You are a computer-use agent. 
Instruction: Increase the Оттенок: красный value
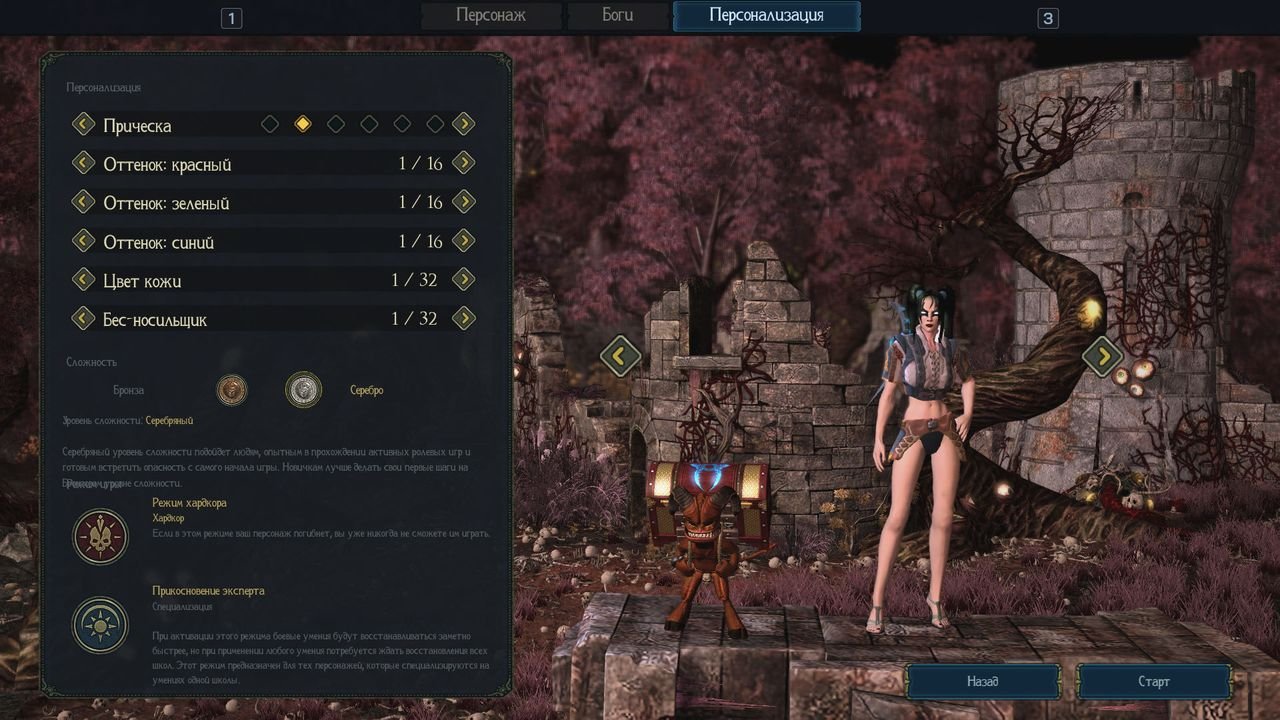[463, 163]
